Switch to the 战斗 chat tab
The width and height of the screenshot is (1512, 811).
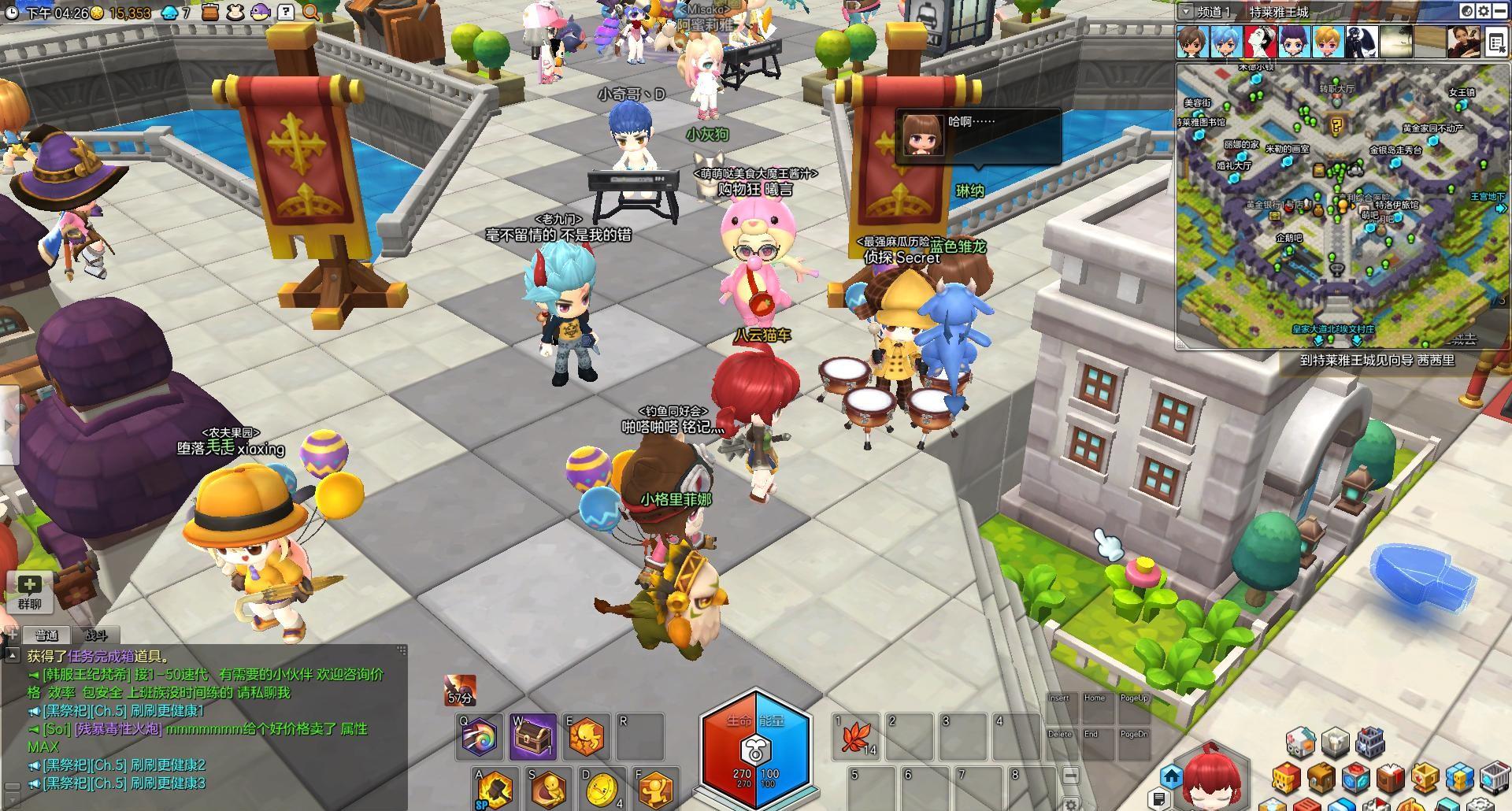click(96, 635)
